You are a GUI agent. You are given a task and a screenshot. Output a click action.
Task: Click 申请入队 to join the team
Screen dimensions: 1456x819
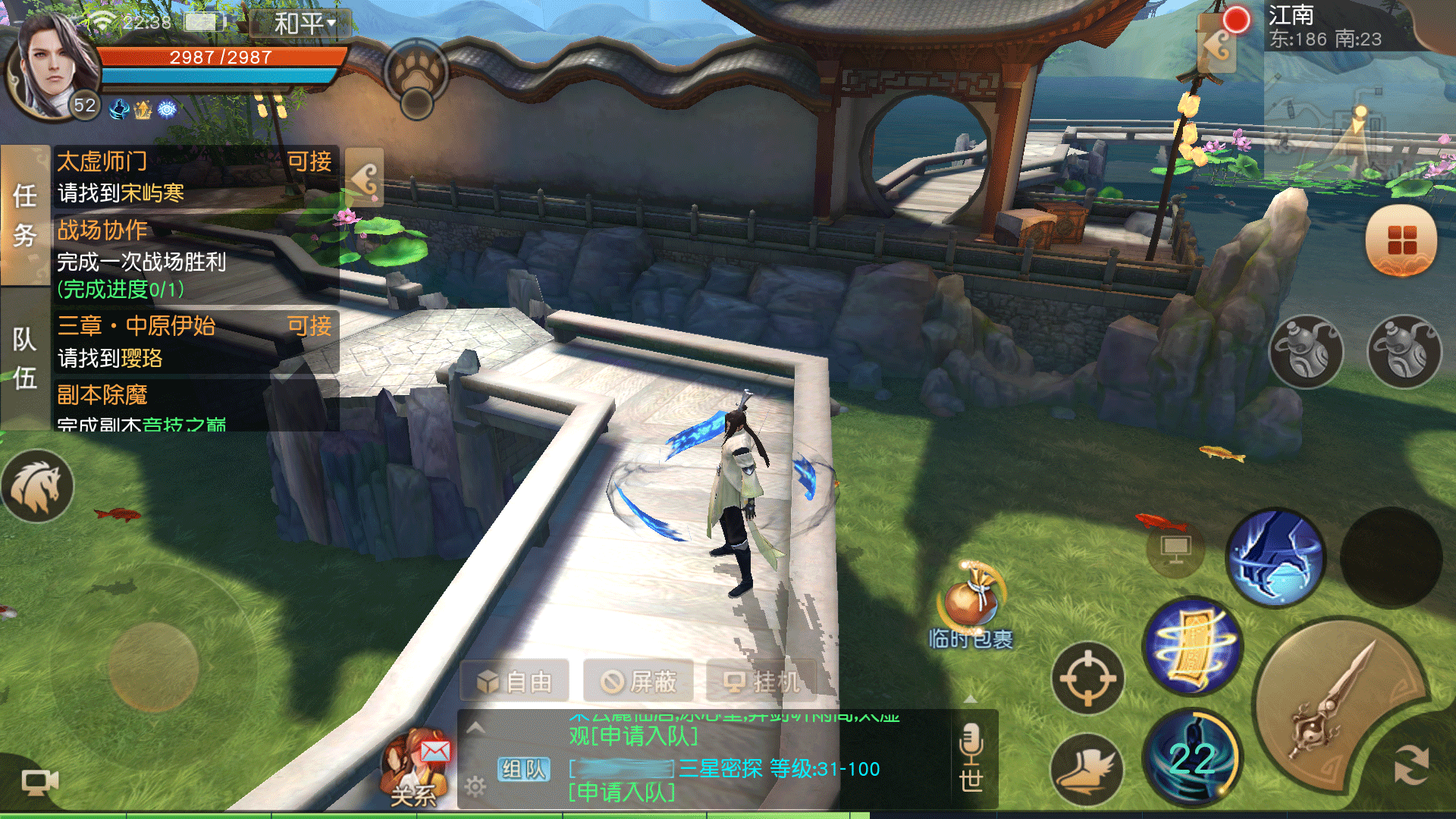pyautogui.click(x=622, y=793)
